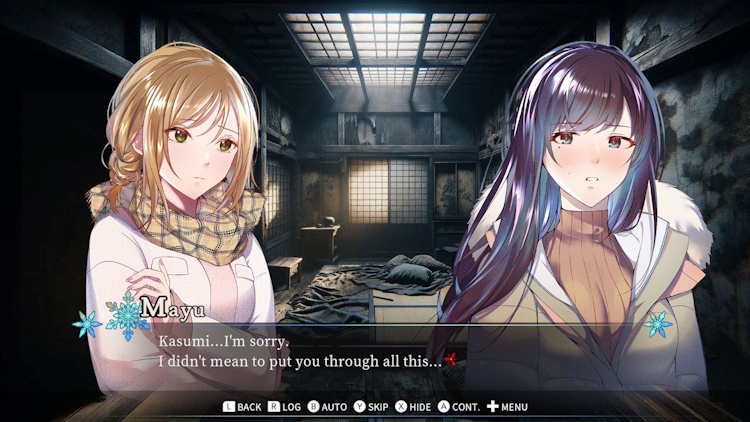The height and width of the screenshot is (422, 750).
Task: Turn on AUTO text advance
Action: point(327,407)
